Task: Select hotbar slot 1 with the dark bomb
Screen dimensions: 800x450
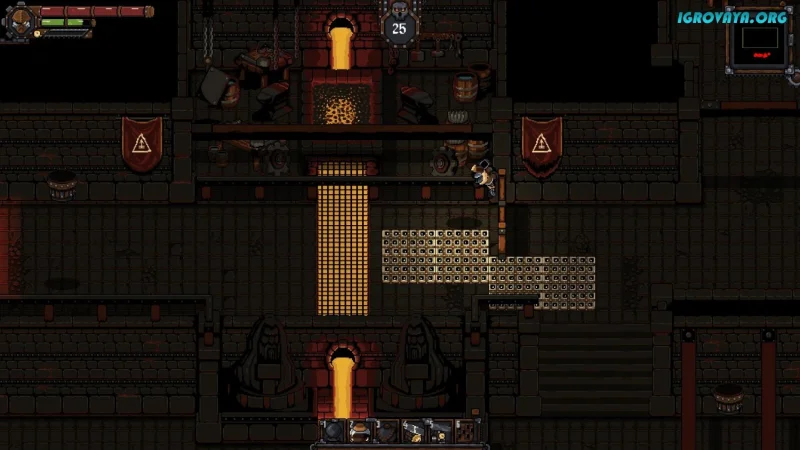Action: pyautogui.click(x=333, y=431)
